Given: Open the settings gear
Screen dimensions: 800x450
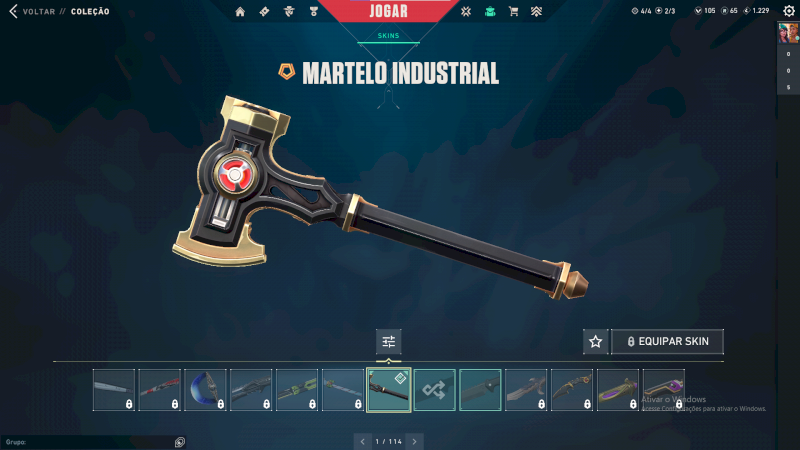Looking at the screenshot, I should (788, 12).
